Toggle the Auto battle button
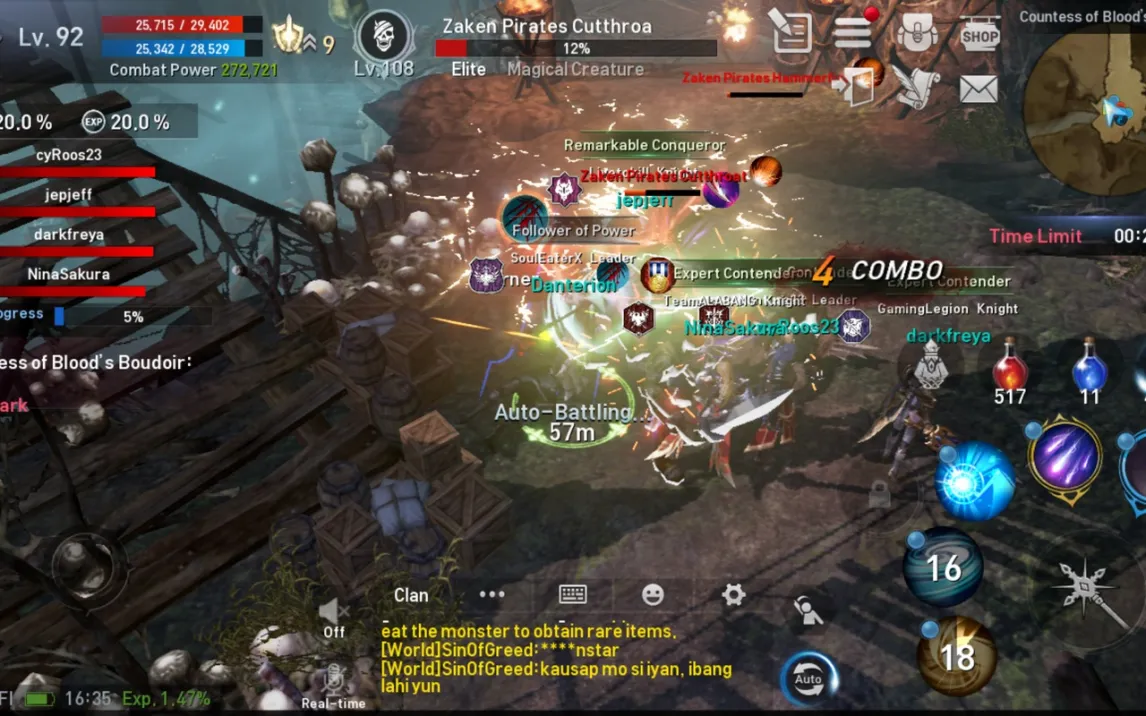The image size is (1146, 716). (808, 679)
